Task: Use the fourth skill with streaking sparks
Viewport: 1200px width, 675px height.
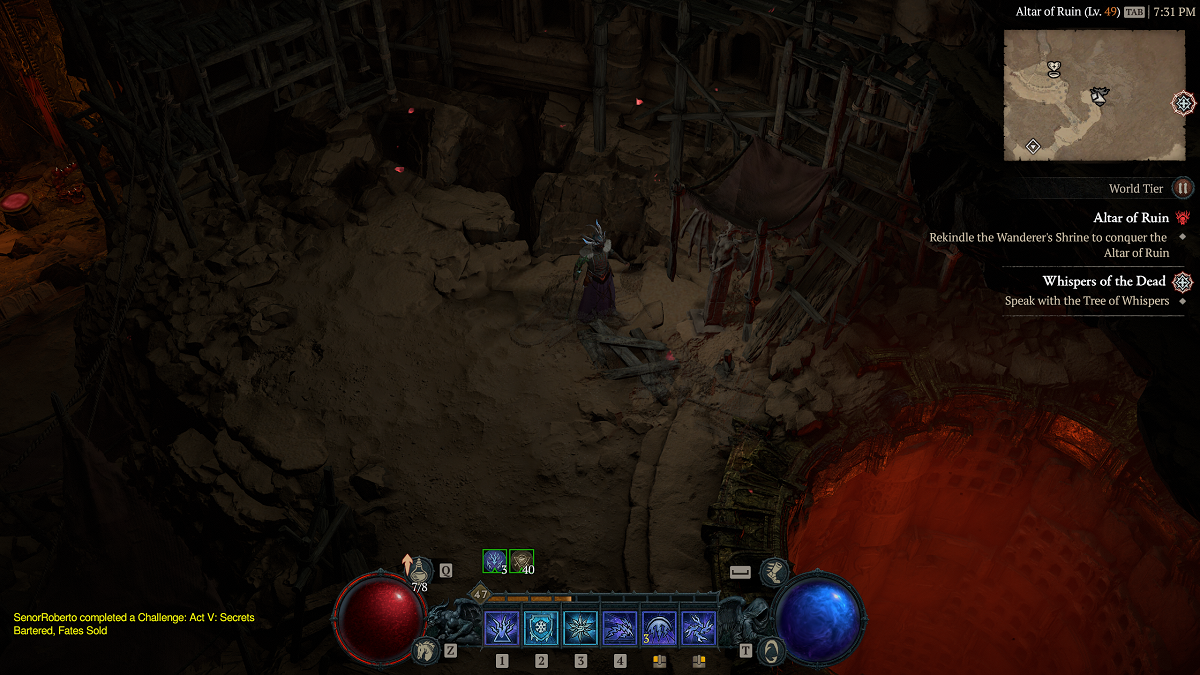Action: [x=620, y=629]
